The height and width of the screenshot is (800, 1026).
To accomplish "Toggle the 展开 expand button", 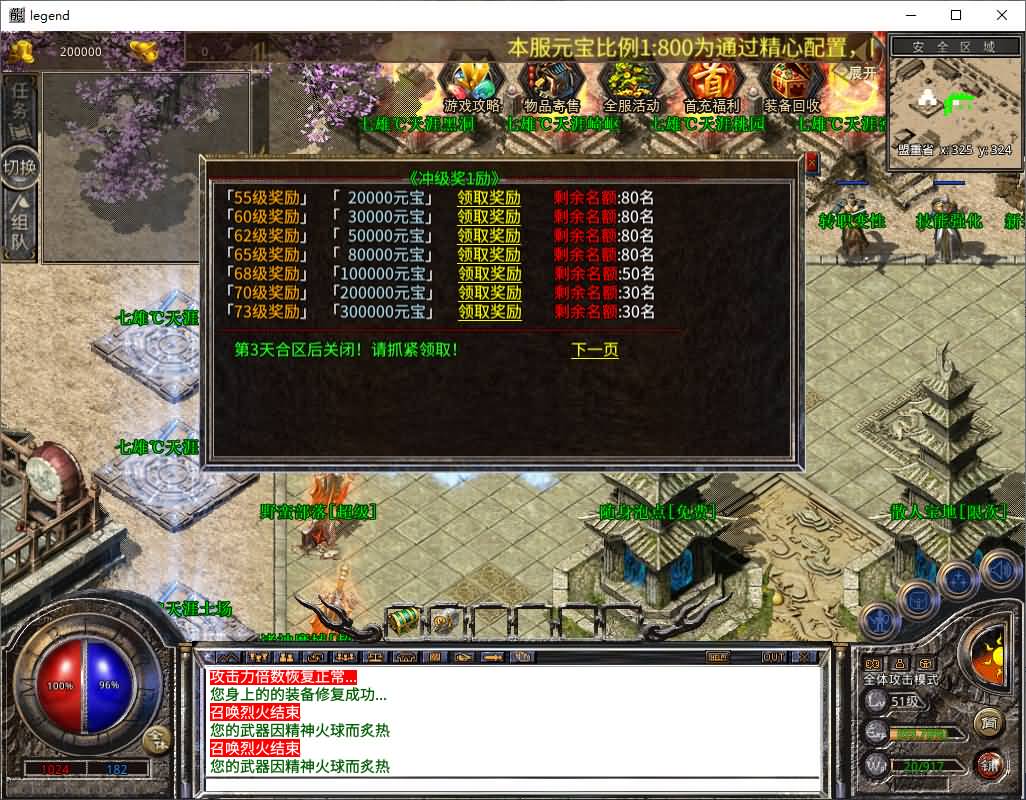I will [862, 73].
